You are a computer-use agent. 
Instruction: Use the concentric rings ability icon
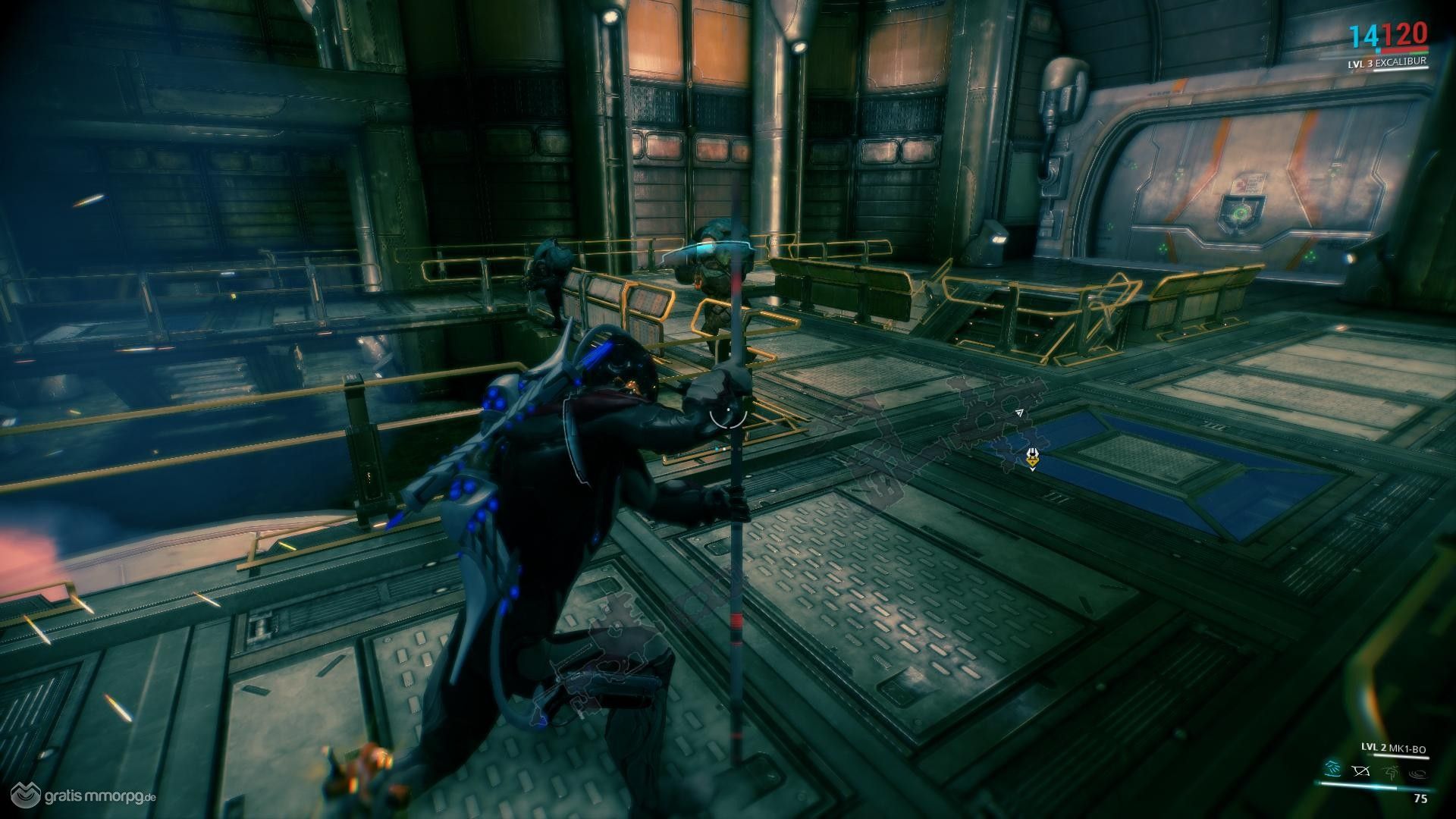tap(1417, 773)
